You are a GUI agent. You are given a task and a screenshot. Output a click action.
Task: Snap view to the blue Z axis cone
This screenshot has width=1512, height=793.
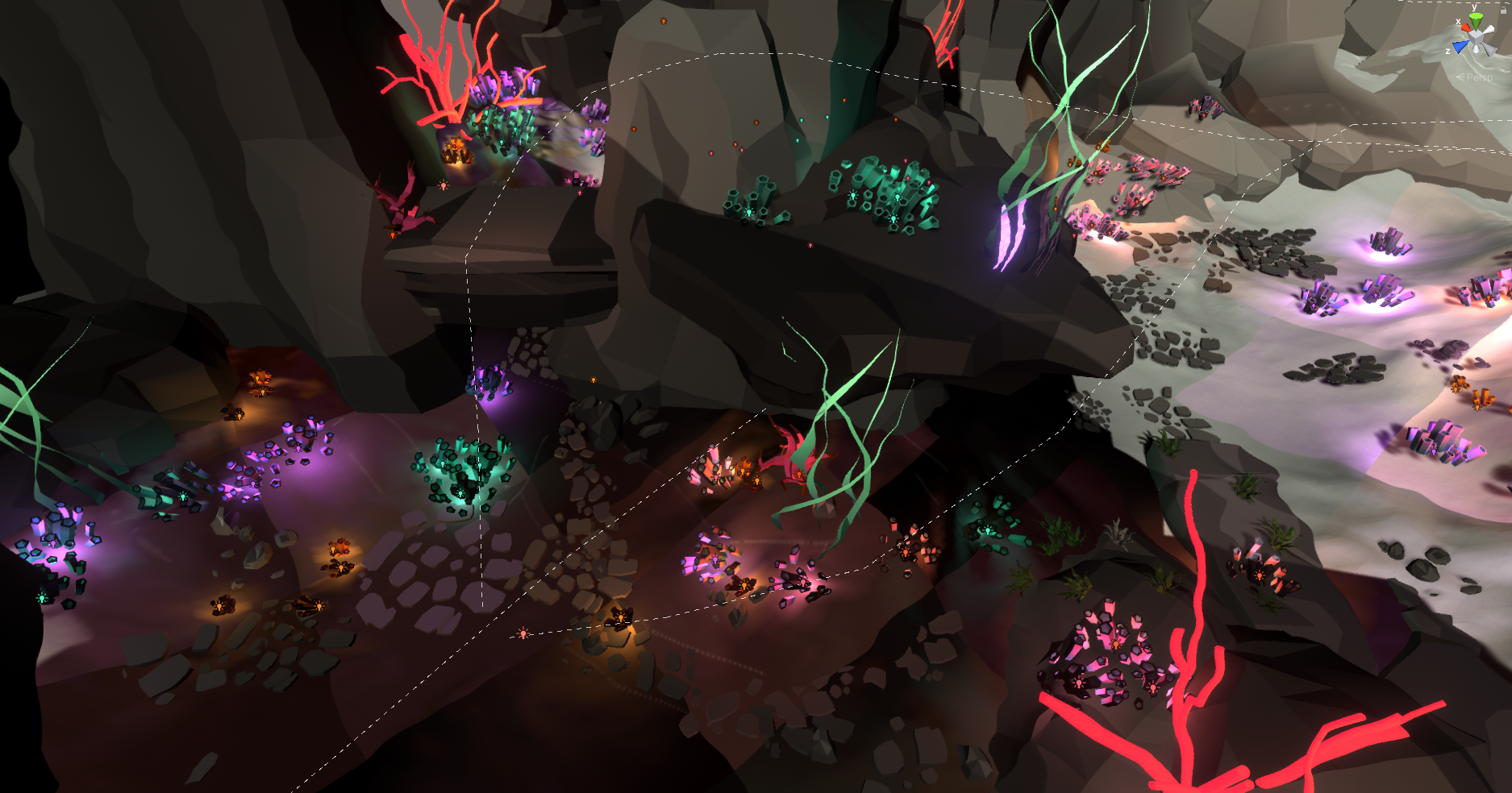1460,48
